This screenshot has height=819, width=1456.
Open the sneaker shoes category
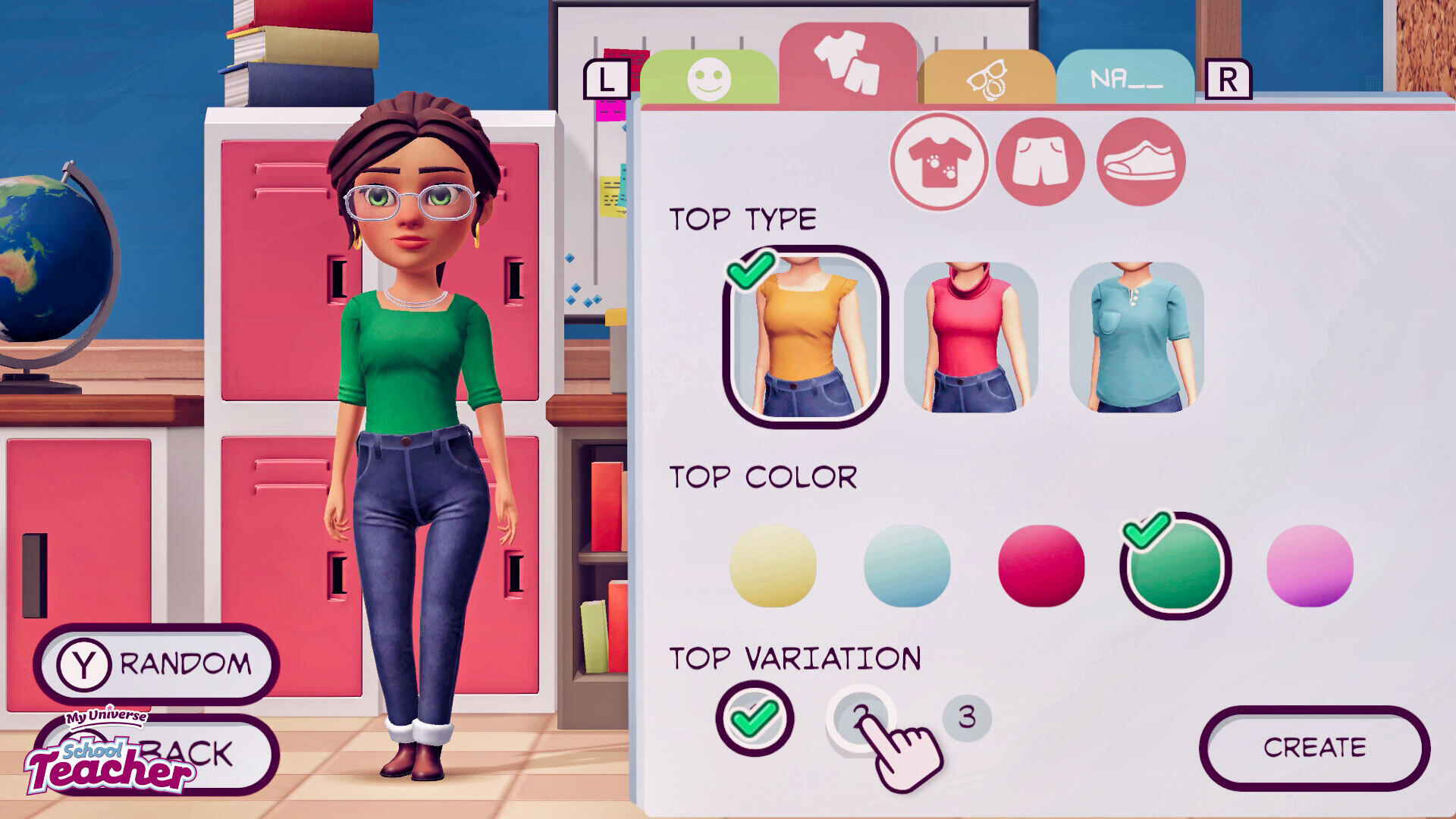point(1141,162)
